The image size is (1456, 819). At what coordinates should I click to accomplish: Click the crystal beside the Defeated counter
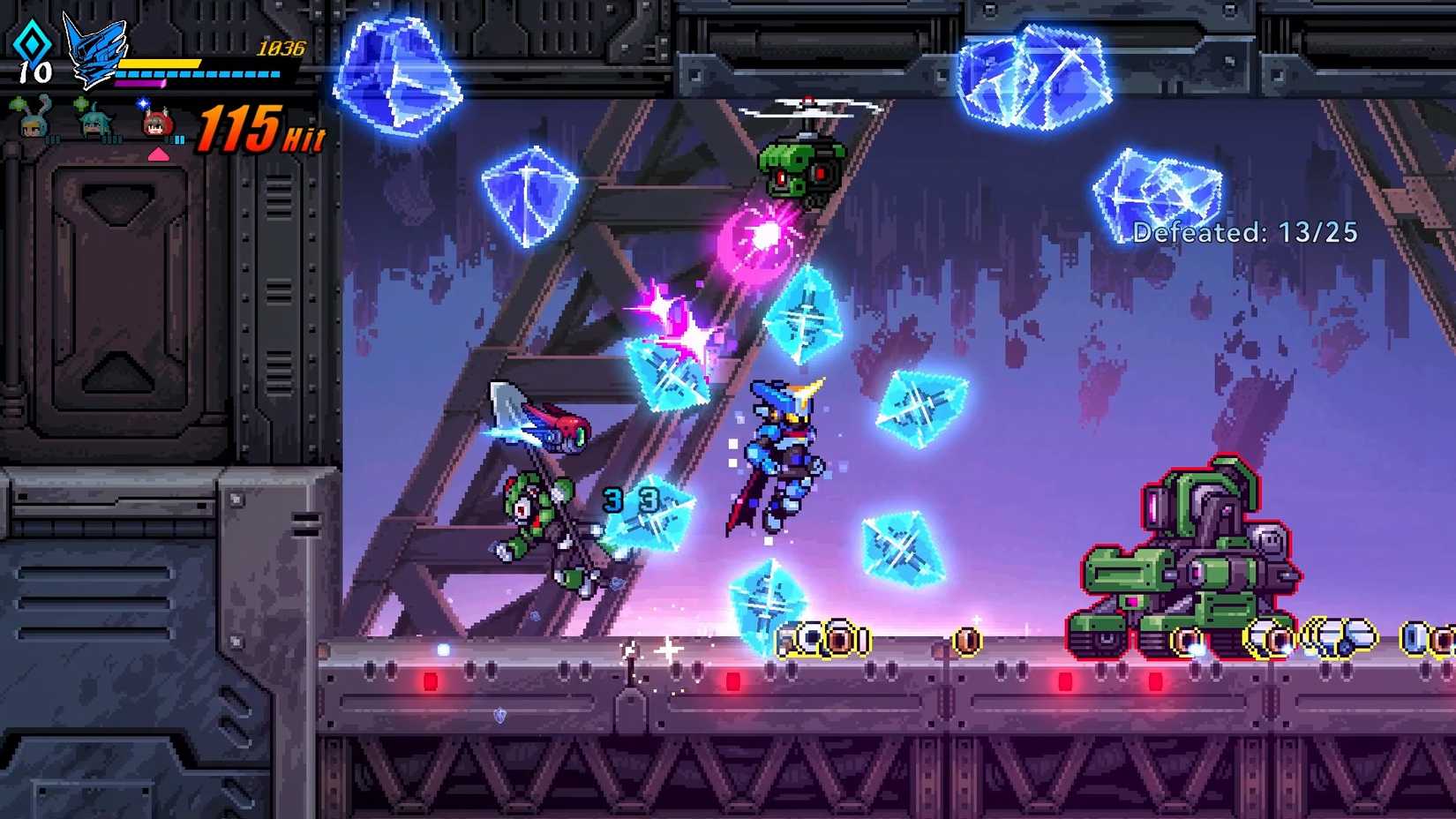1158,185
